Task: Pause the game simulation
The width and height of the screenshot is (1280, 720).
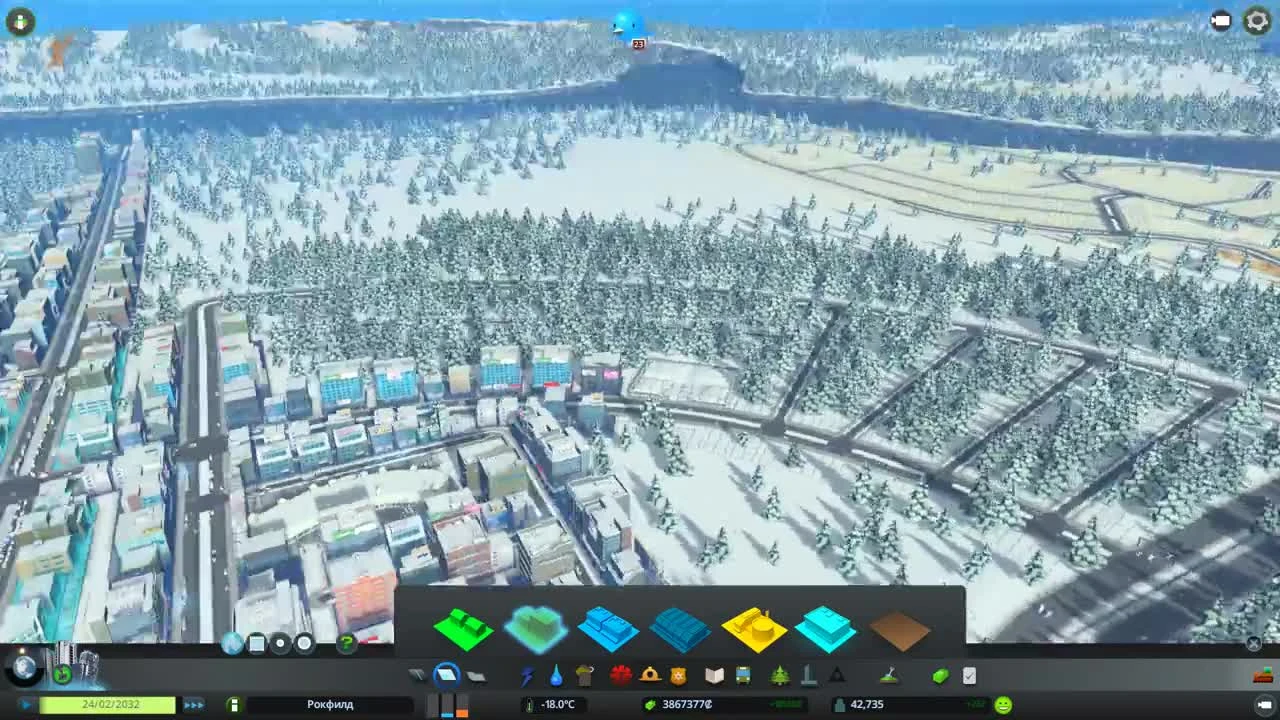Action: click(x=25, y=704)
